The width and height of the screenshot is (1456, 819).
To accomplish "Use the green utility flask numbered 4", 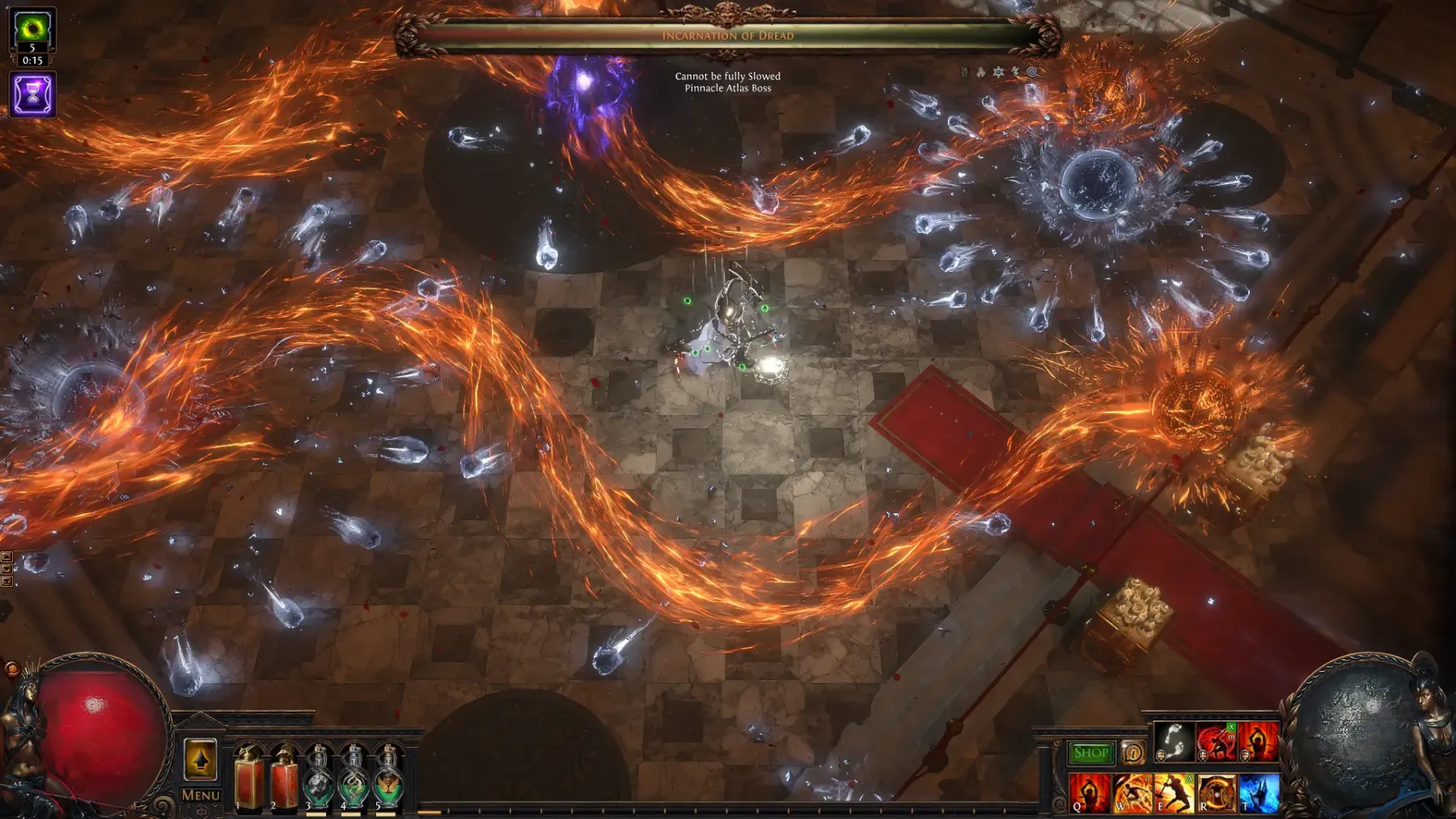I will click(x=353, y=779).
